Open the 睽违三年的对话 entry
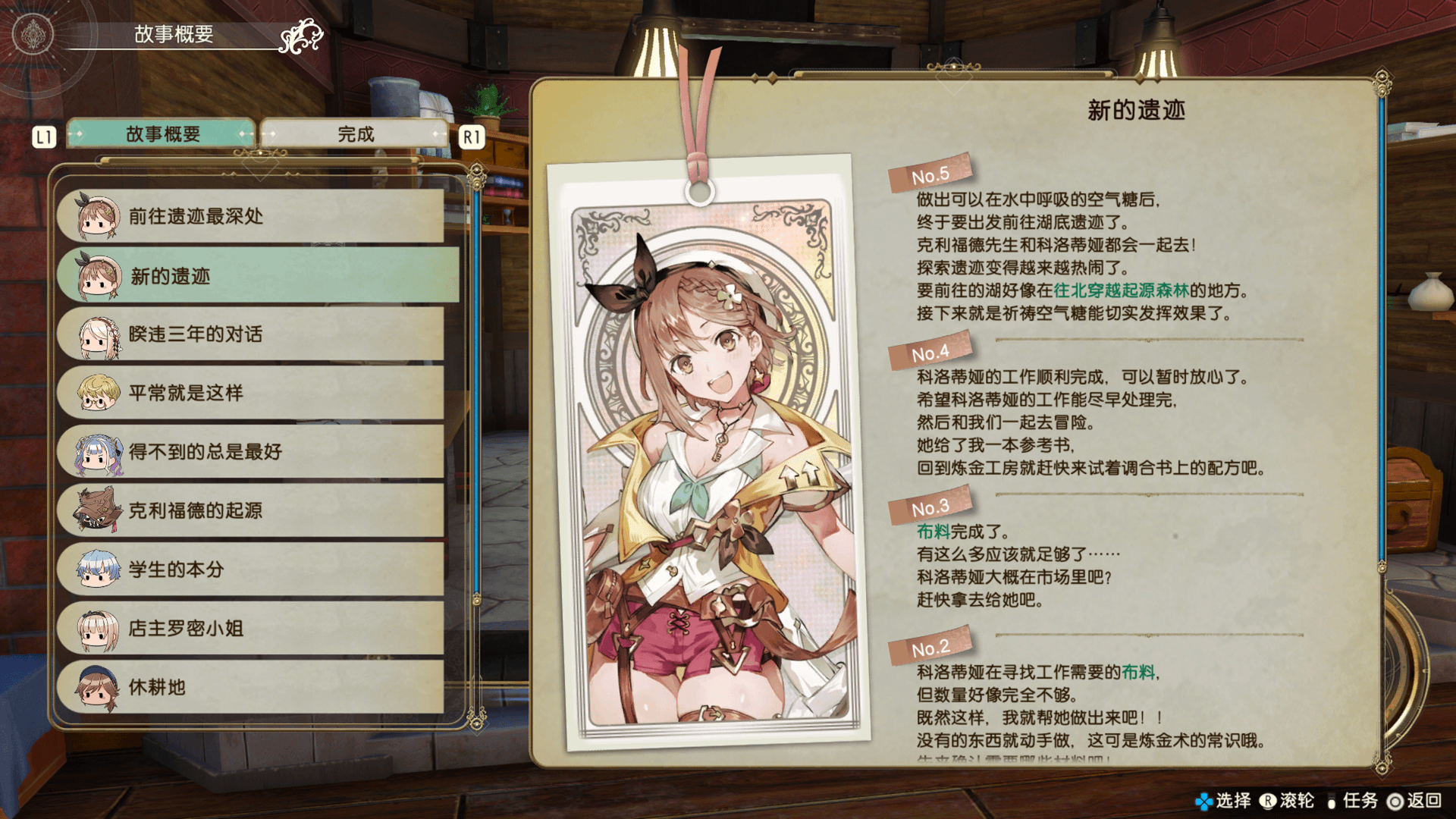The image size is (1456, 819). (x=250, y=334)
